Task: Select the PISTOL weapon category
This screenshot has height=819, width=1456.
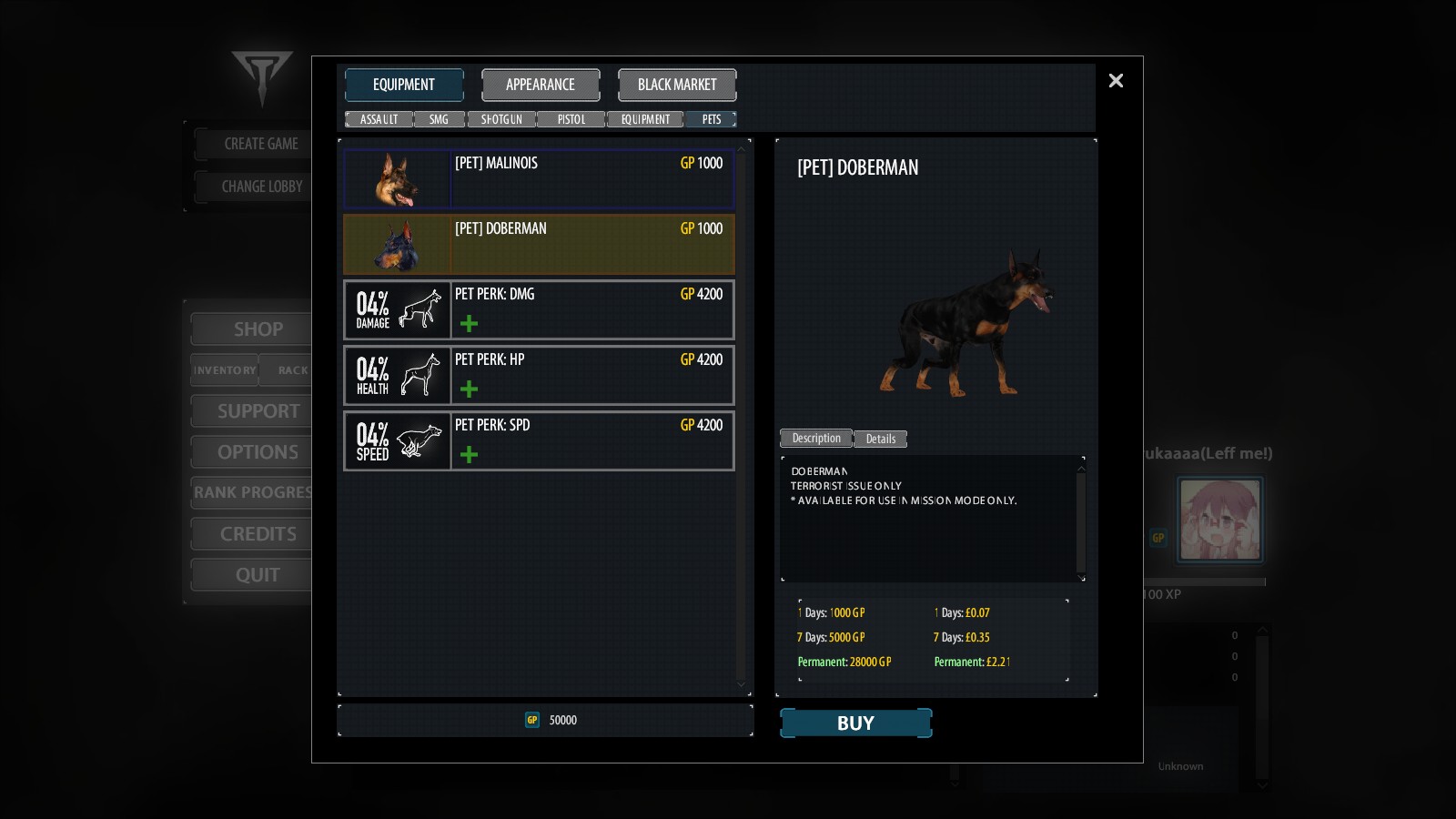Action: tap(571, 119)
